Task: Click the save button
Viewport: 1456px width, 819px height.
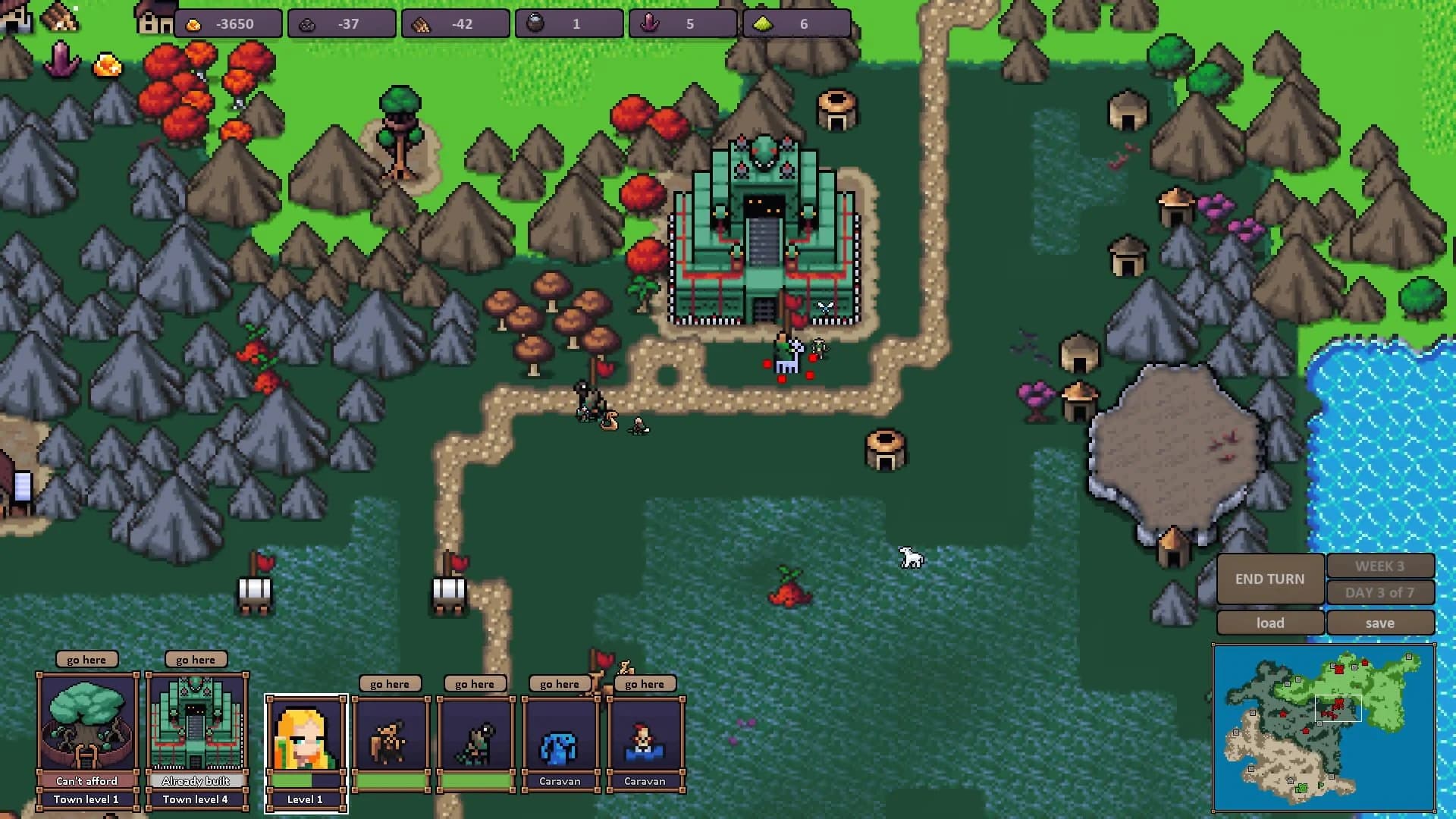Action: click(1381, 623)
